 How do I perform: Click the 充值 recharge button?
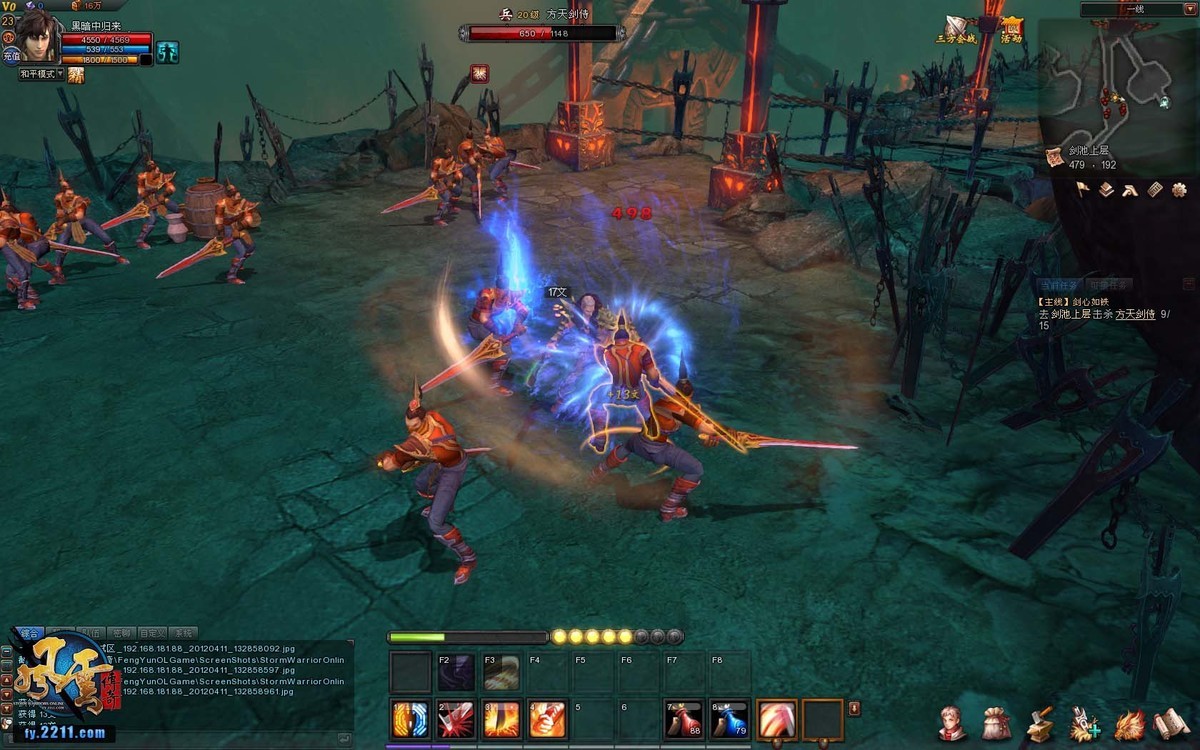coord(10,56)
